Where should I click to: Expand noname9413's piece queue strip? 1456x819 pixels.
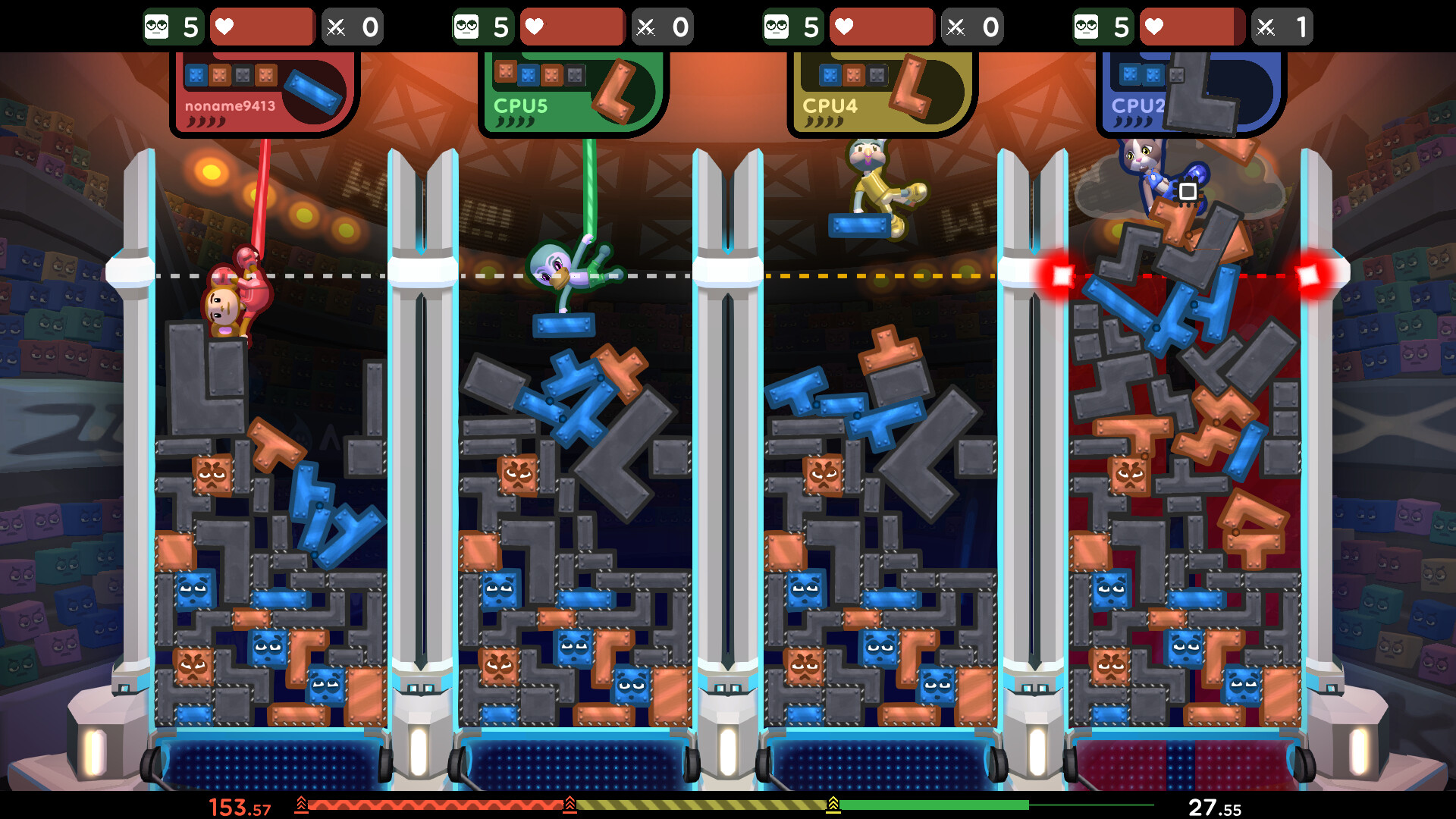pyautogui.click(x=231, y=76)
